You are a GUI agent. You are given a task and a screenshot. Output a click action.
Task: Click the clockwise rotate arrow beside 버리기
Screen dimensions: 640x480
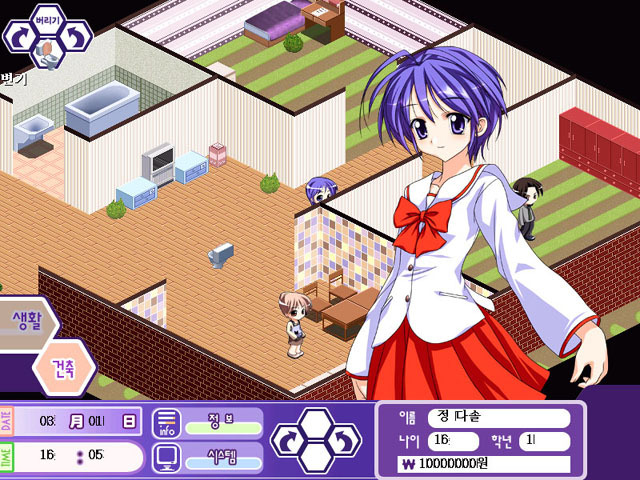pyautogui.click(x=18, y=36)
